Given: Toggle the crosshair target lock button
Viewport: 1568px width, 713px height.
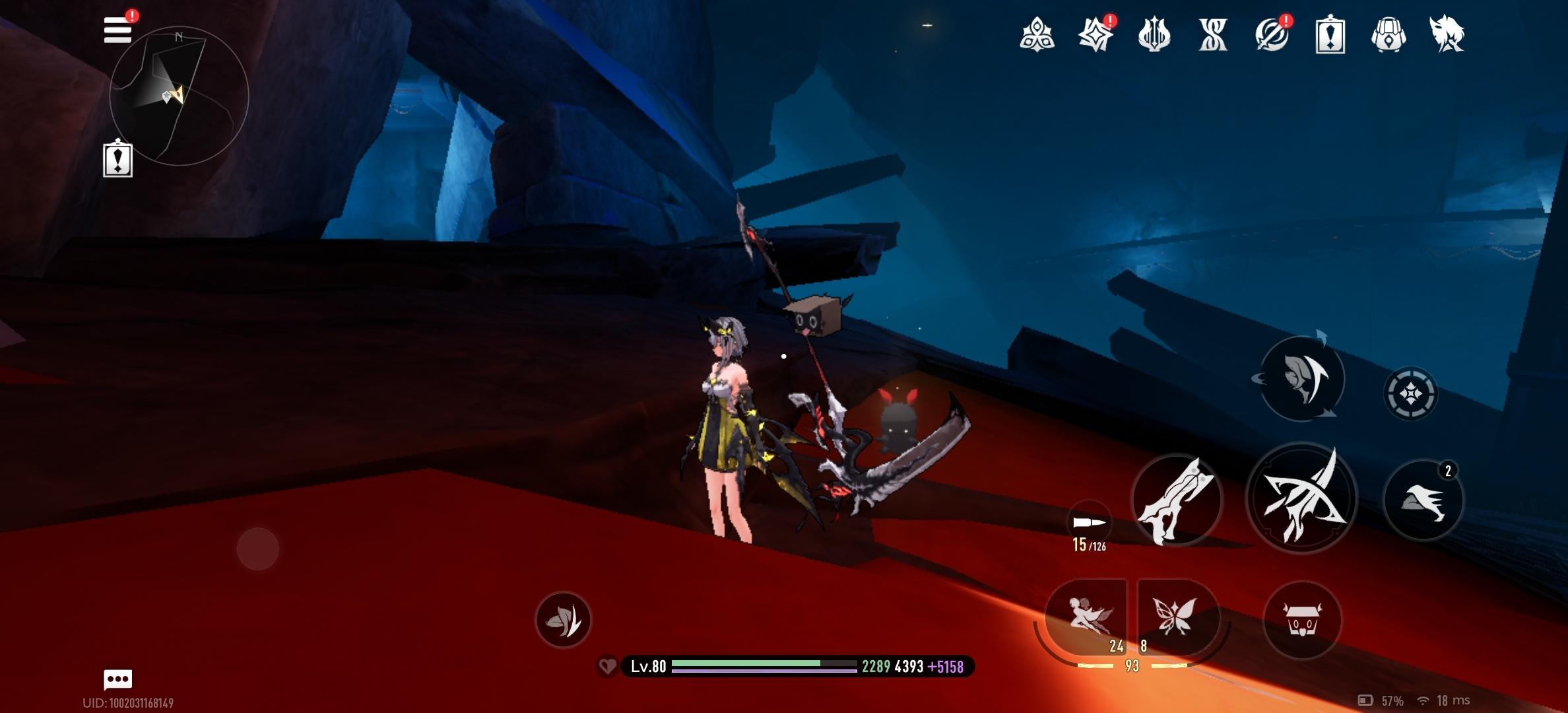Looking at the screenshot, I should pyautogui.click(x=1410, y=394).
